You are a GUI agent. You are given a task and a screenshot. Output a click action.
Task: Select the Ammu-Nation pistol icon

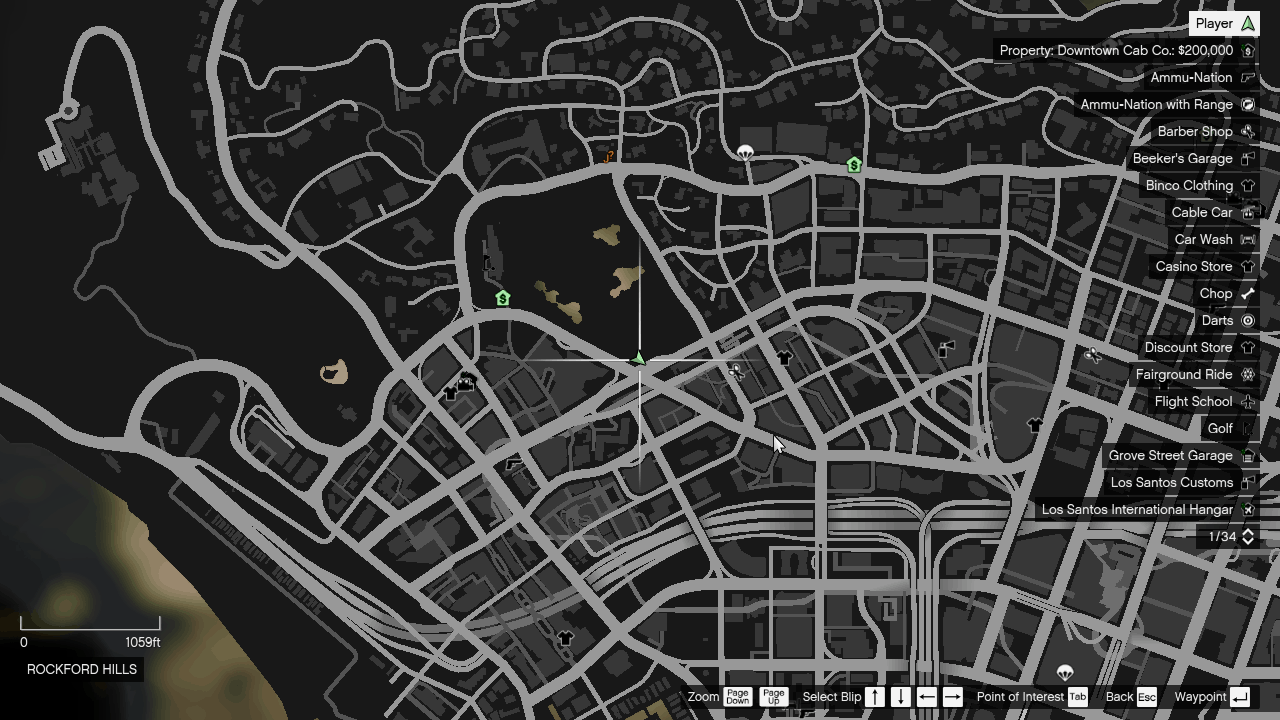(x=1246, y=77)
